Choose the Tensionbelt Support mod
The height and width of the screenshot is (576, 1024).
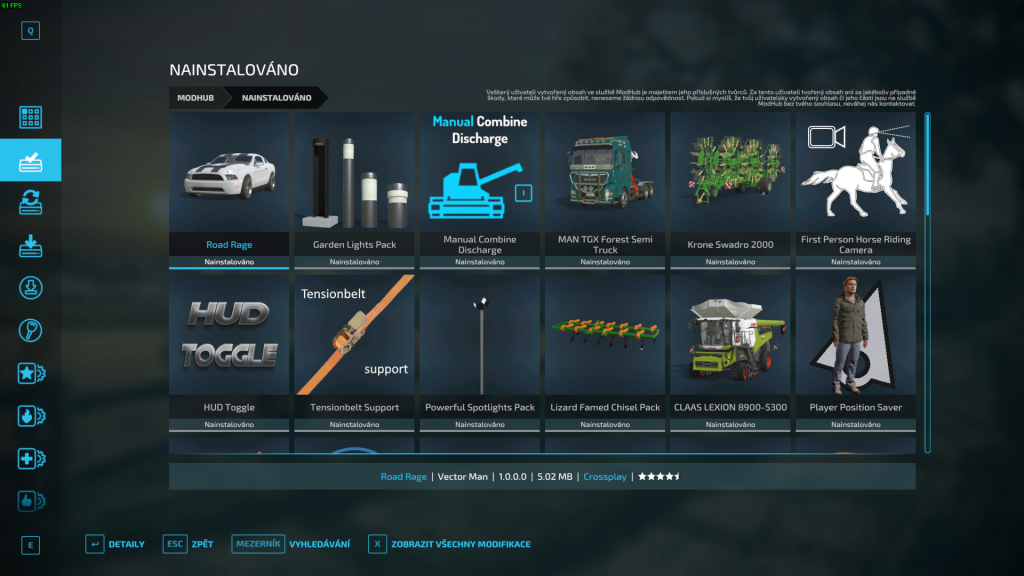click(x=354, y=352)
